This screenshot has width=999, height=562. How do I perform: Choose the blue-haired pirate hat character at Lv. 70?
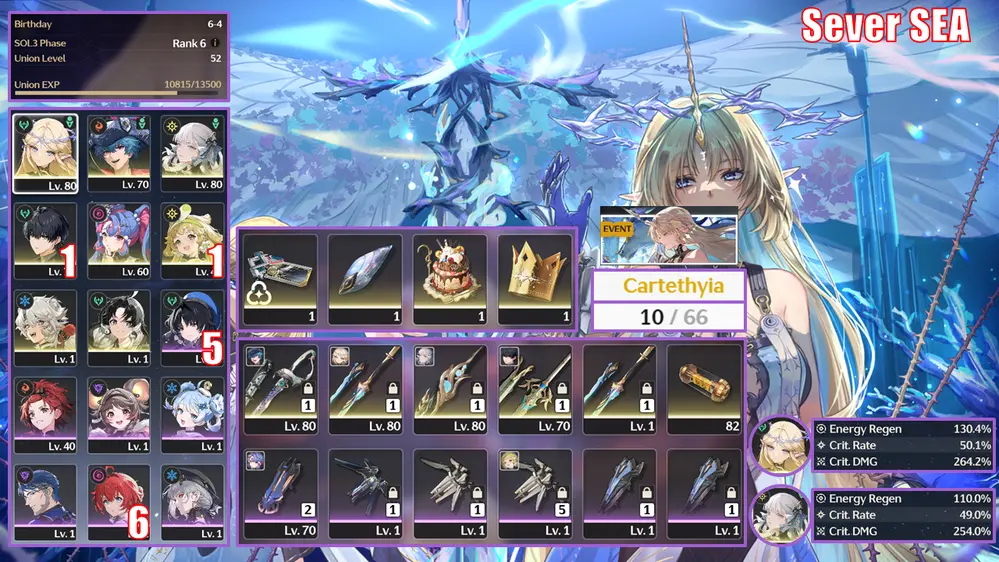tap(119, 153)
